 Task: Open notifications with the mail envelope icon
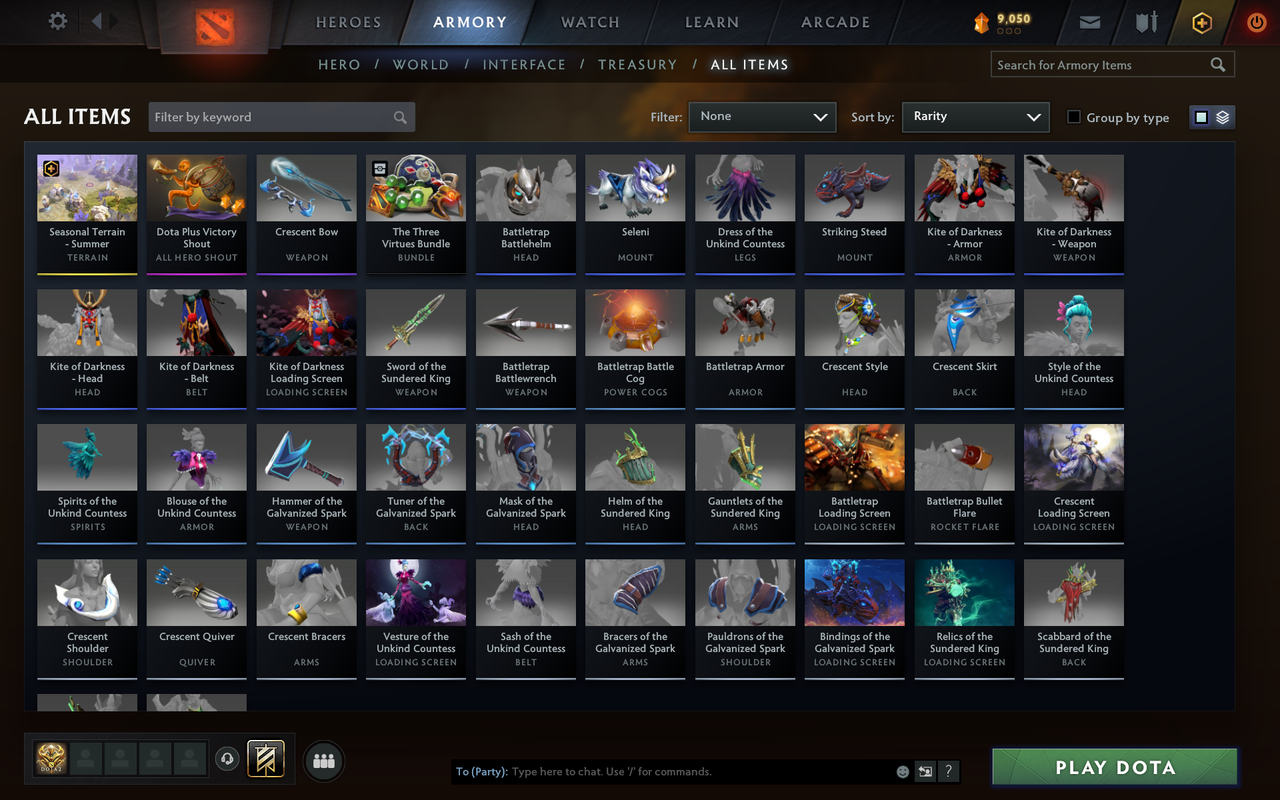(x=1089, y=21)
